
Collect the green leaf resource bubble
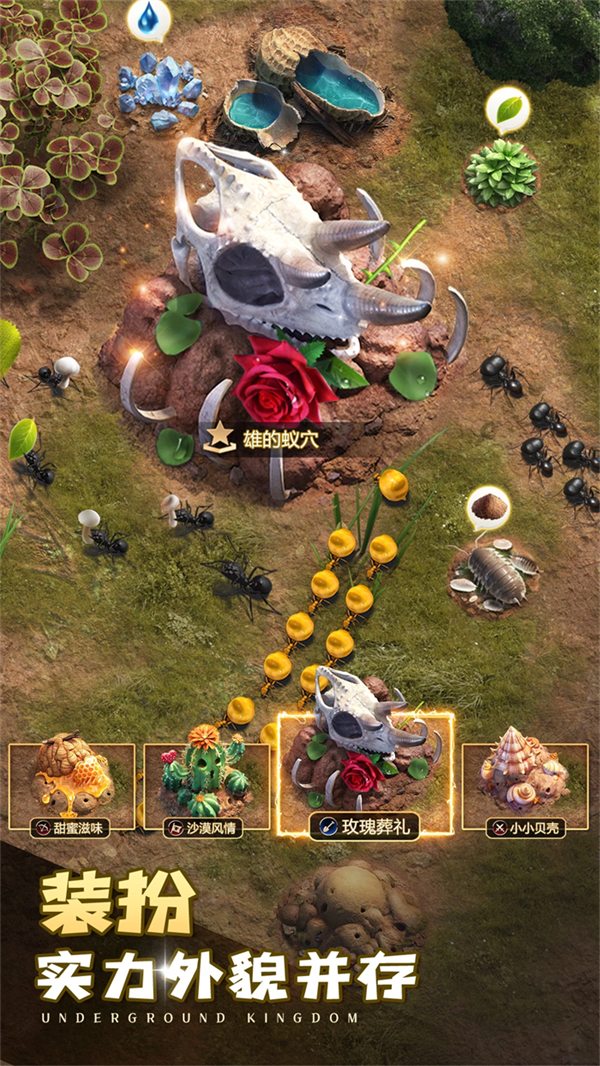pos(507,109)
